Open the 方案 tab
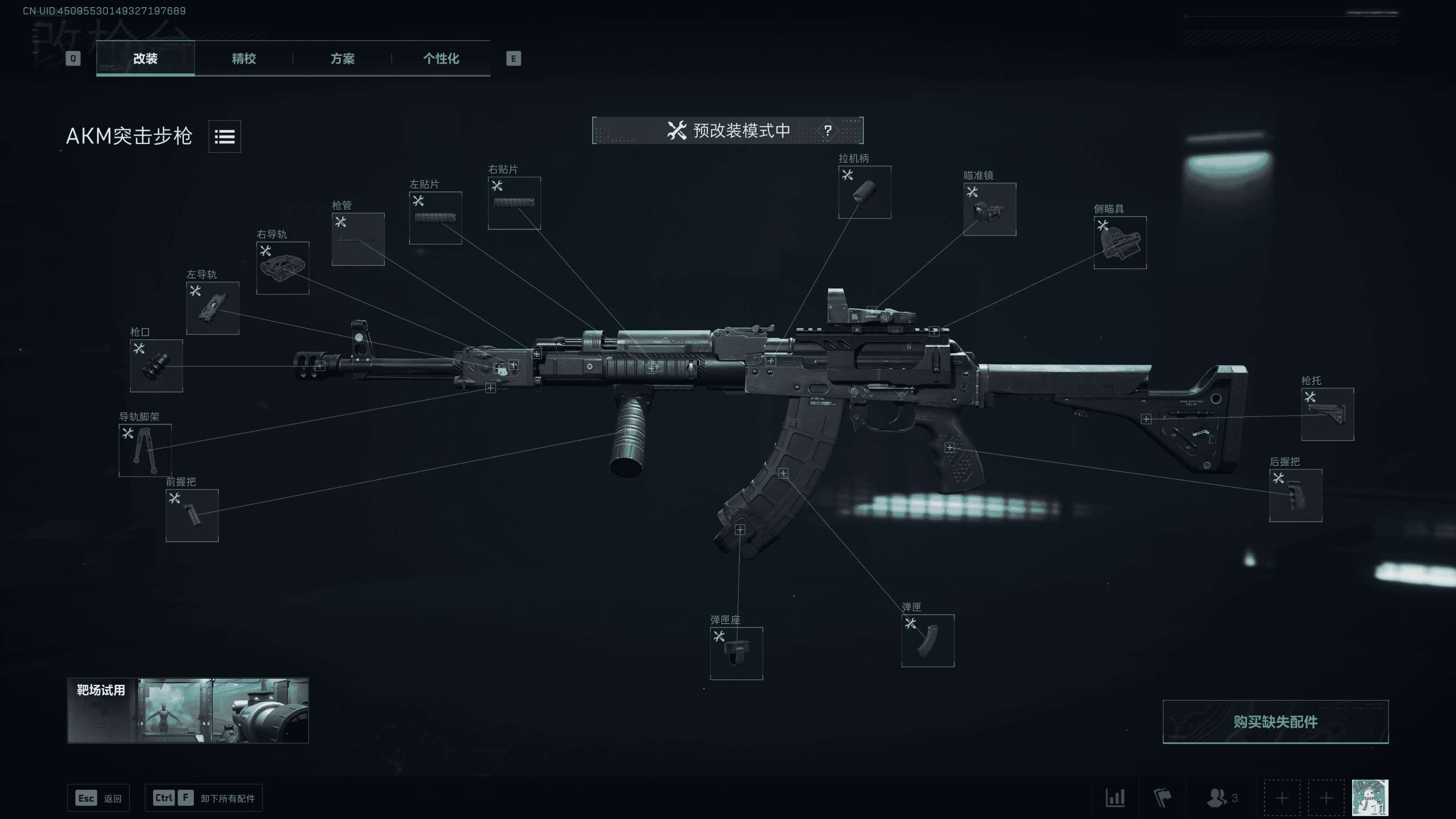This screenshot has width=1456, height=819. pyautogui.click(x=342, y=58)
